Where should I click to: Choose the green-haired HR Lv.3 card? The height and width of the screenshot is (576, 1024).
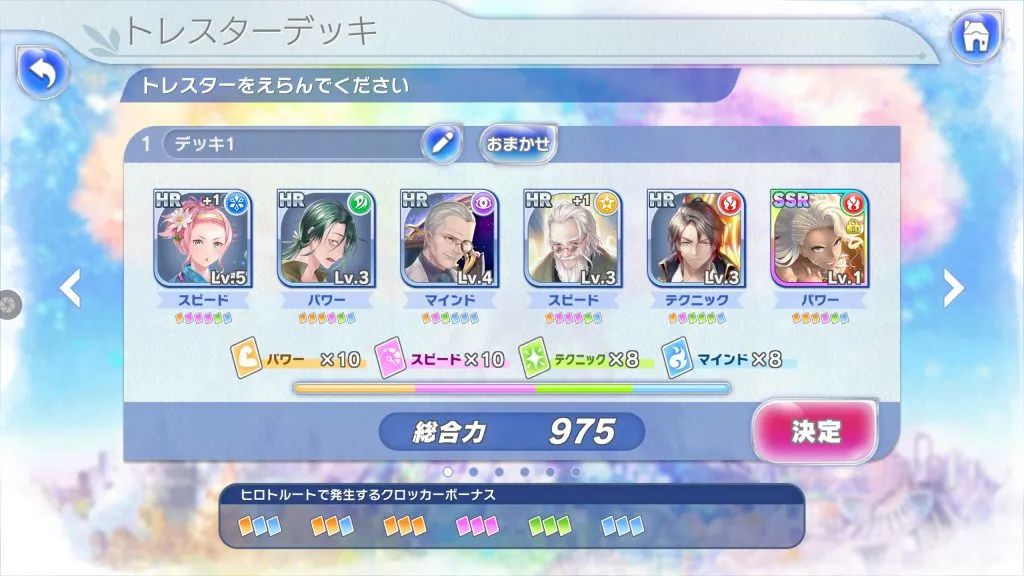(325, 239)
